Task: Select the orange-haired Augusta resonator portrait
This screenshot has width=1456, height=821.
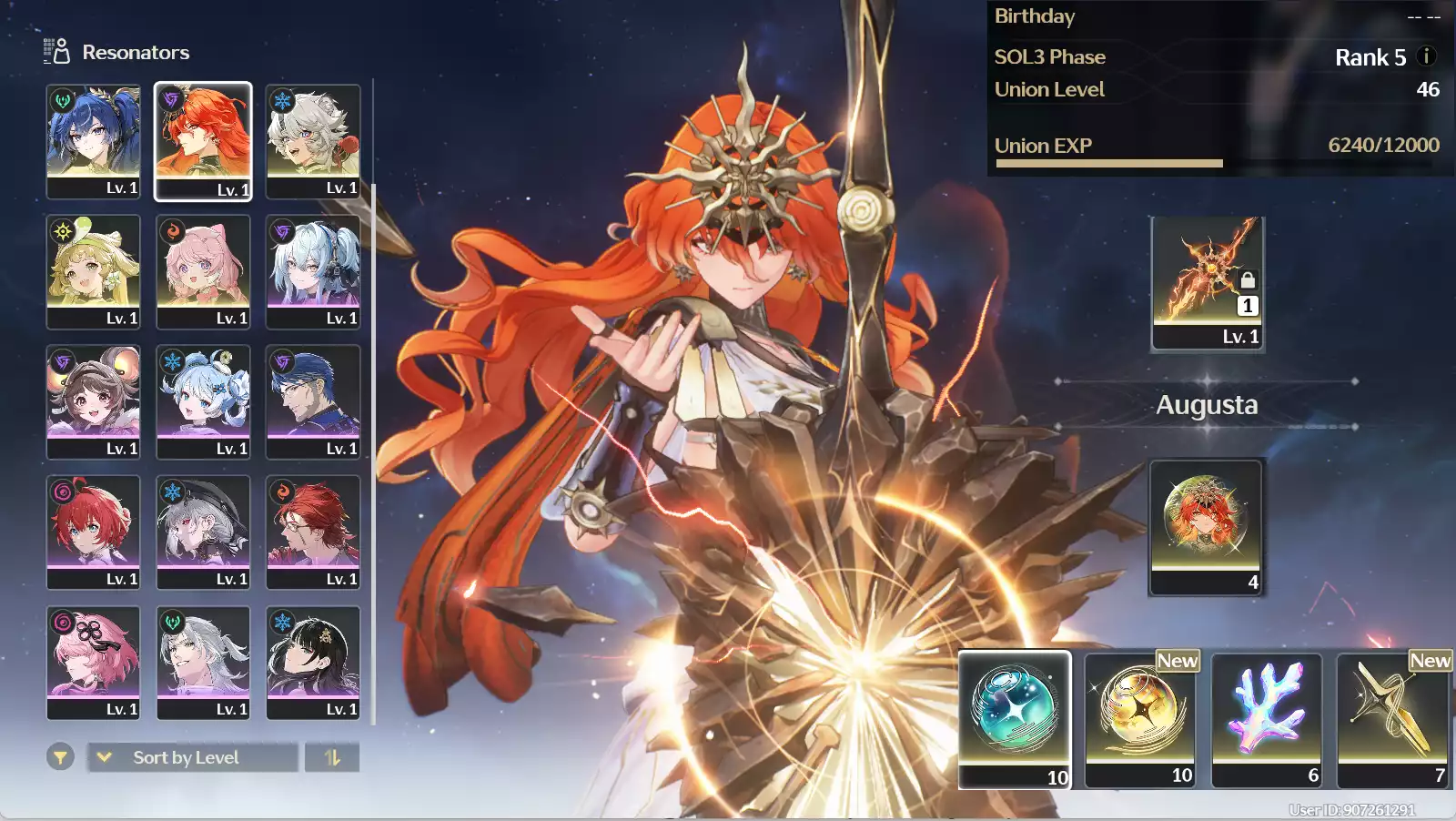Action: click(203, 141)
